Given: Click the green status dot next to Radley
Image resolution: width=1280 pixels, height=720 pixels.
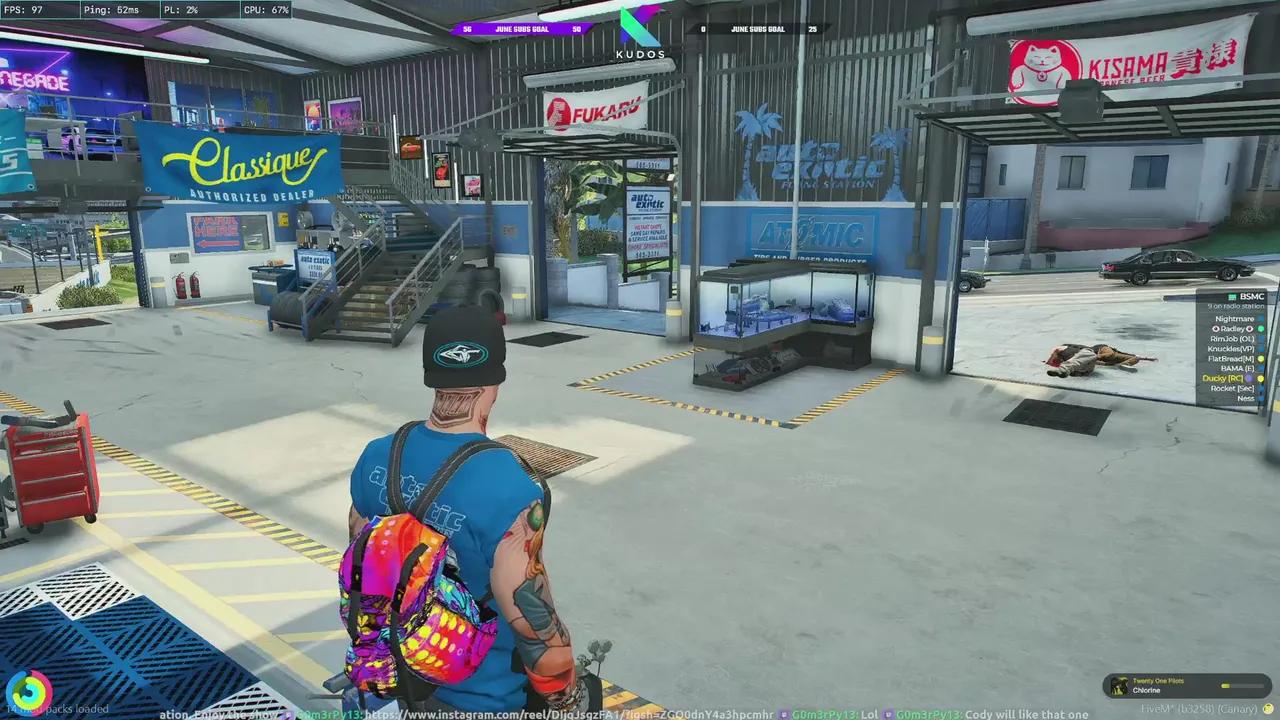Looking at the screenshot, I should click(1260, 329).
